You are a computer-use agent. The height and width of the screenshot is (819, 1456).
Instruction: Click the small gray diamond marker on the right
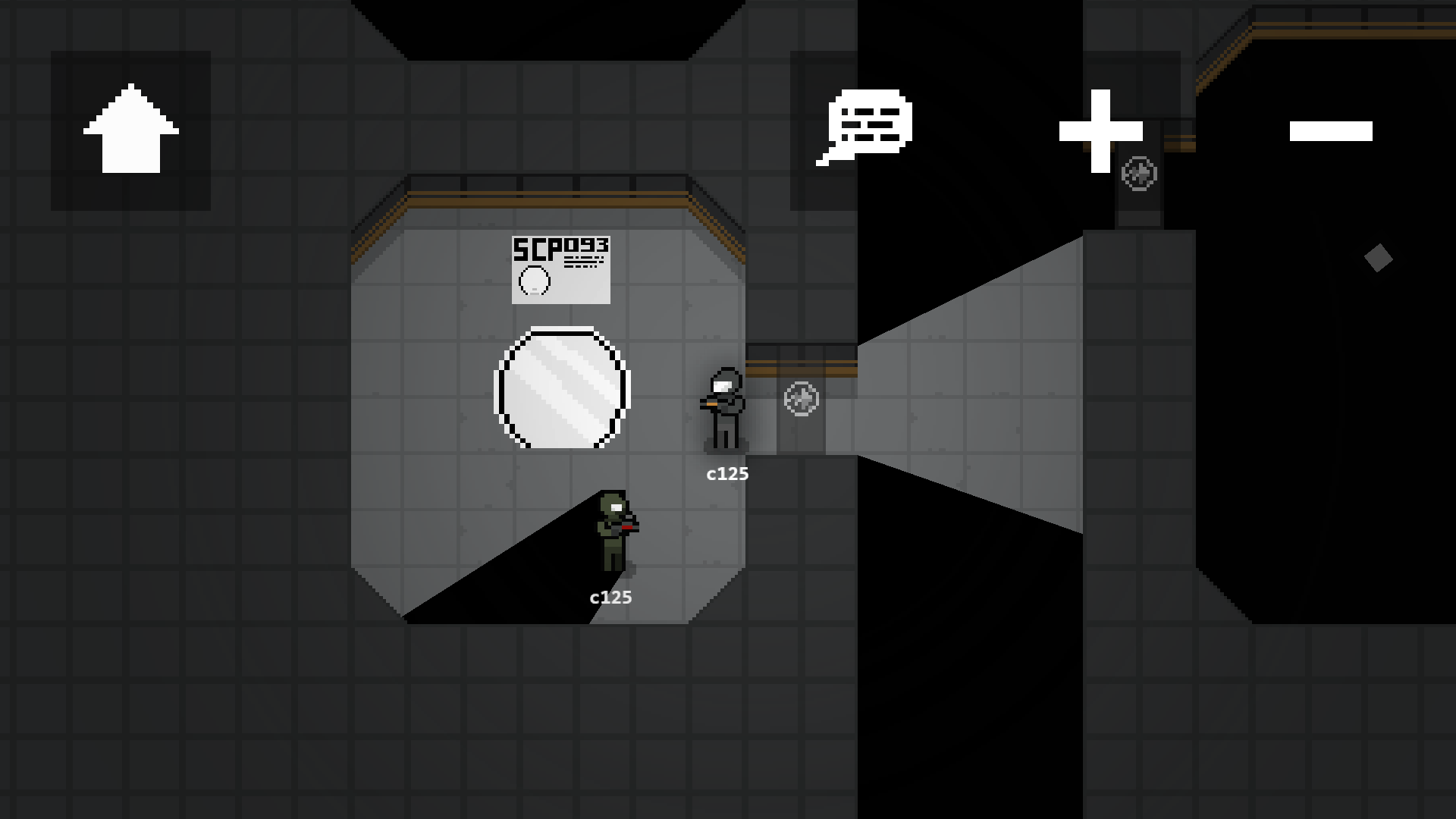1378,259
